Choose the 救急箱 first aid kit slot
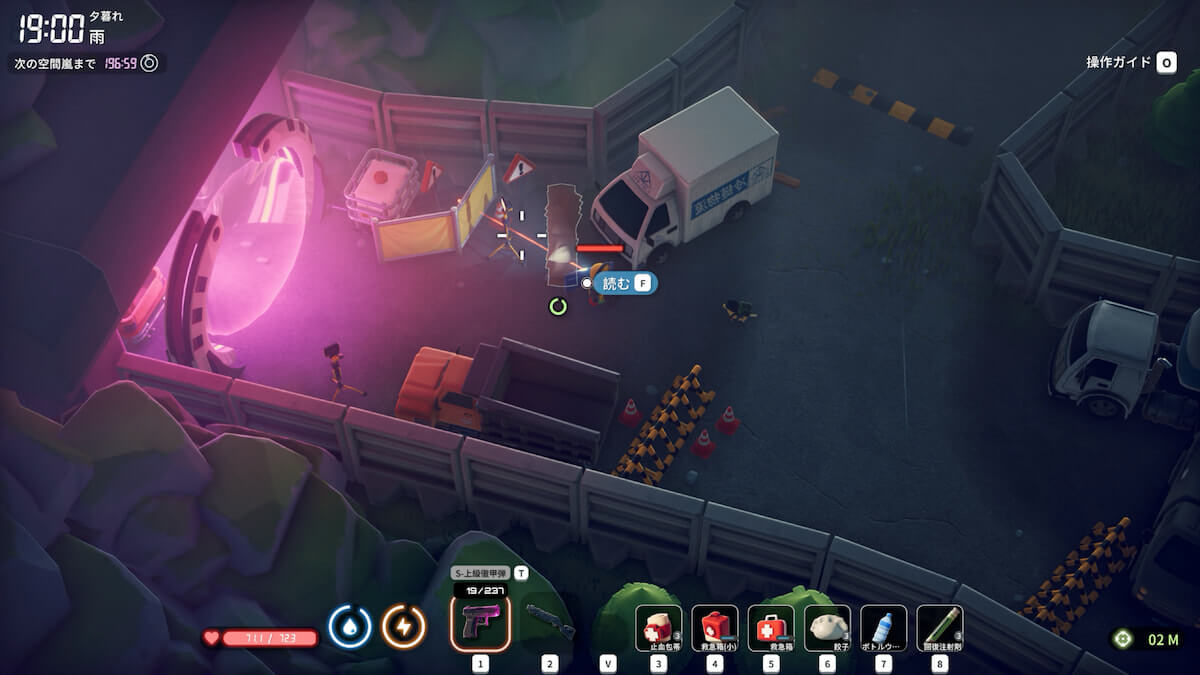Viewport: 1200px width, 675px height. [771, 628]
